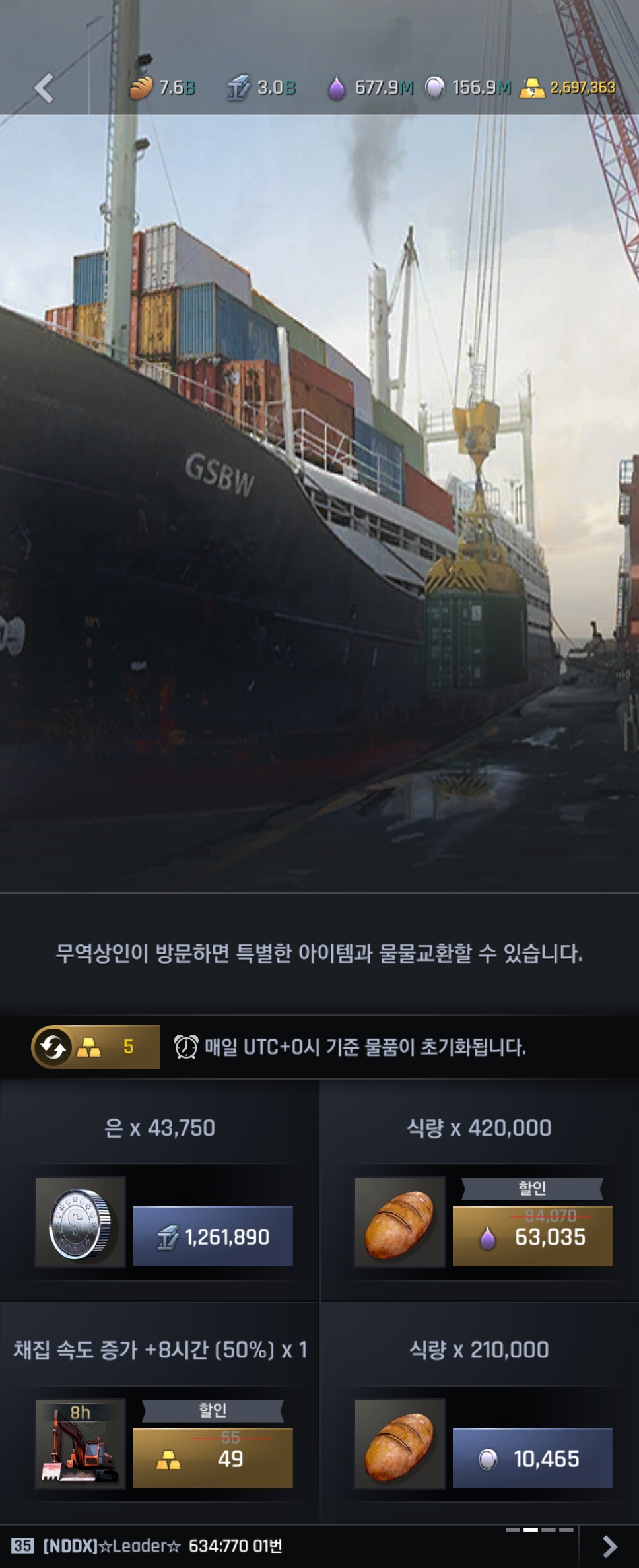Select the silver coin item icon

80,1222
